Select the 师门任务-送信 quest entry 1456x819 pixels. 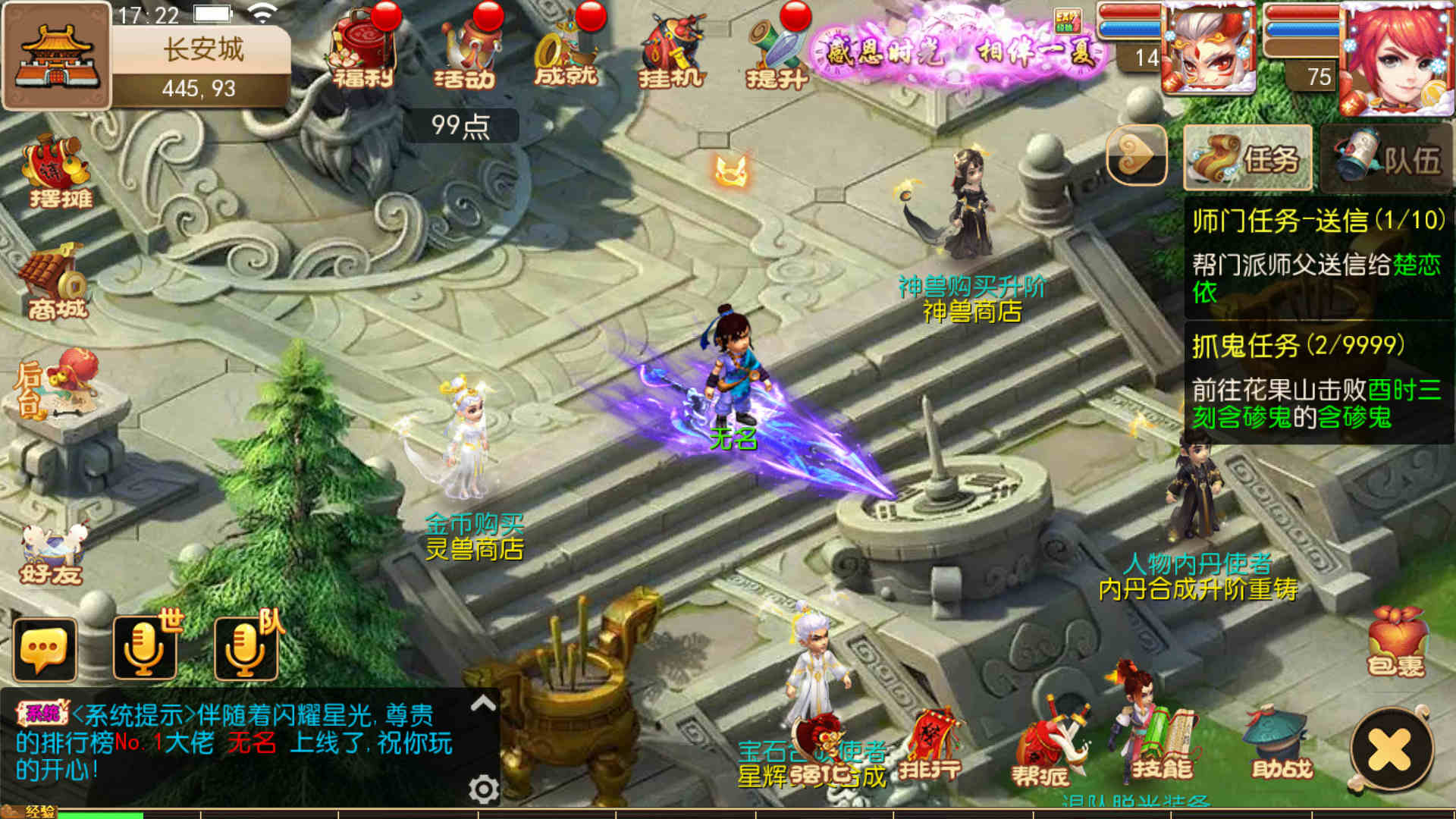coord(1318,254)
